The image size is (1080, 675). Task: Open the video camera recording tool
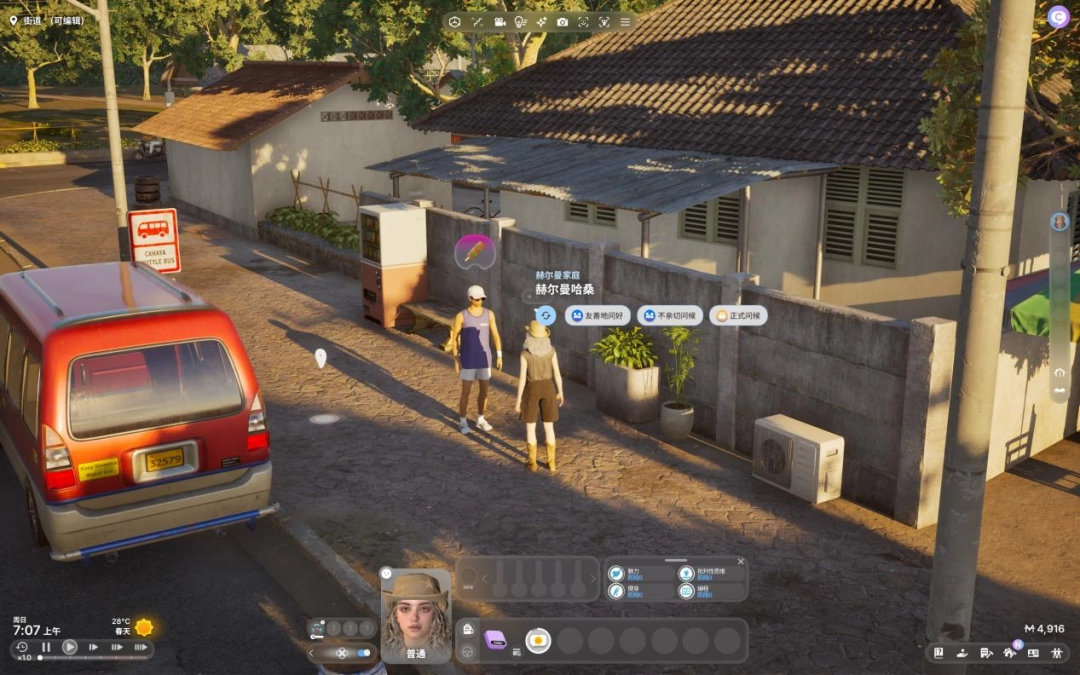tap(499, 22)
